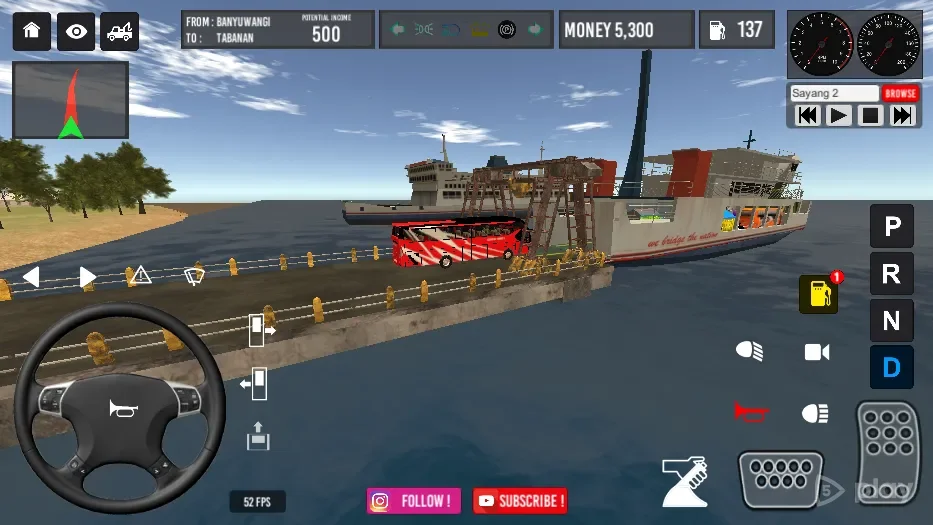933x525 pixels.
Task: Toggle the eye view button
Action: click(76, 32)
